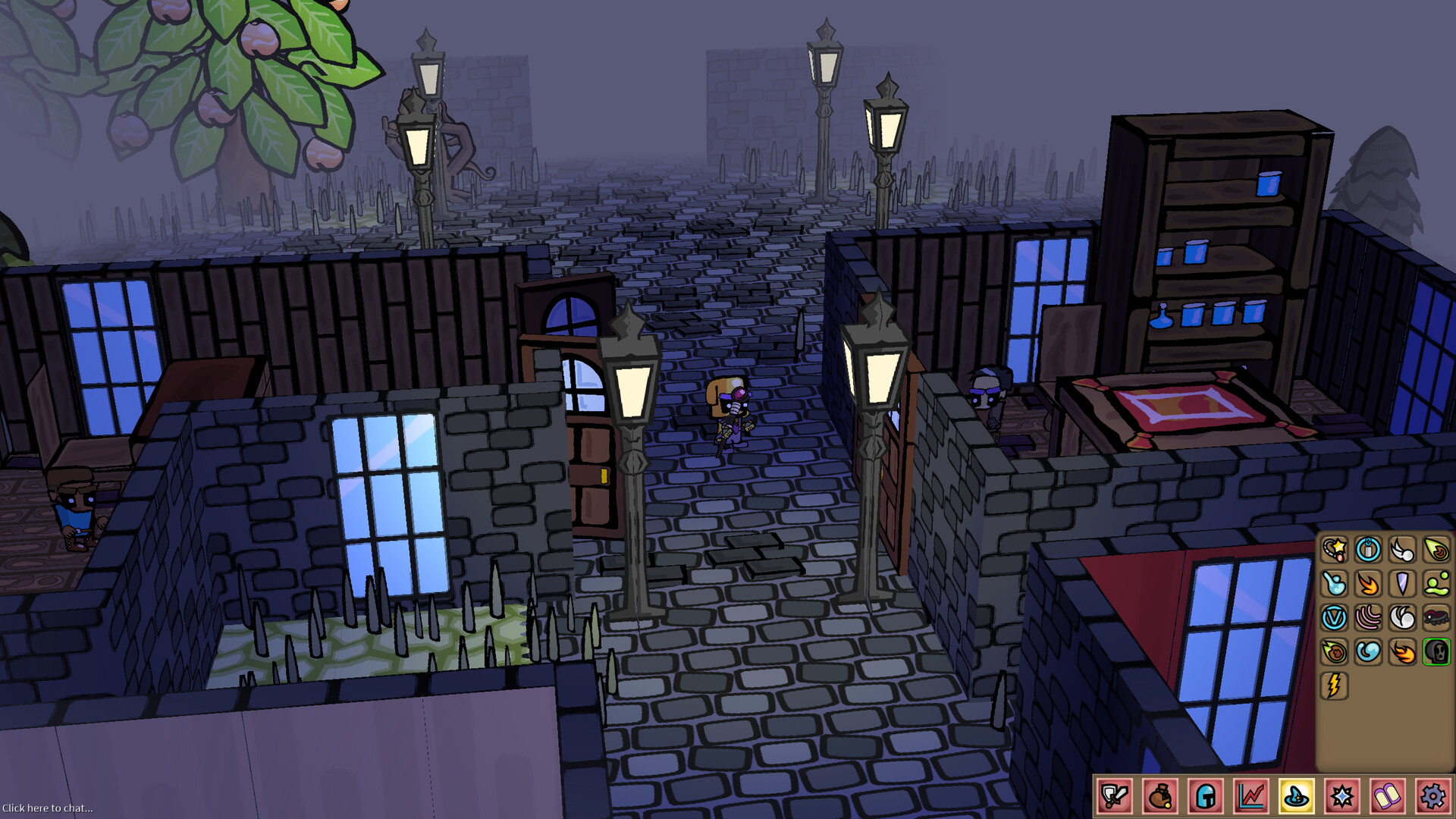Select the spider summon spell icon
Screen dimensions: 1456x819
1434,618
